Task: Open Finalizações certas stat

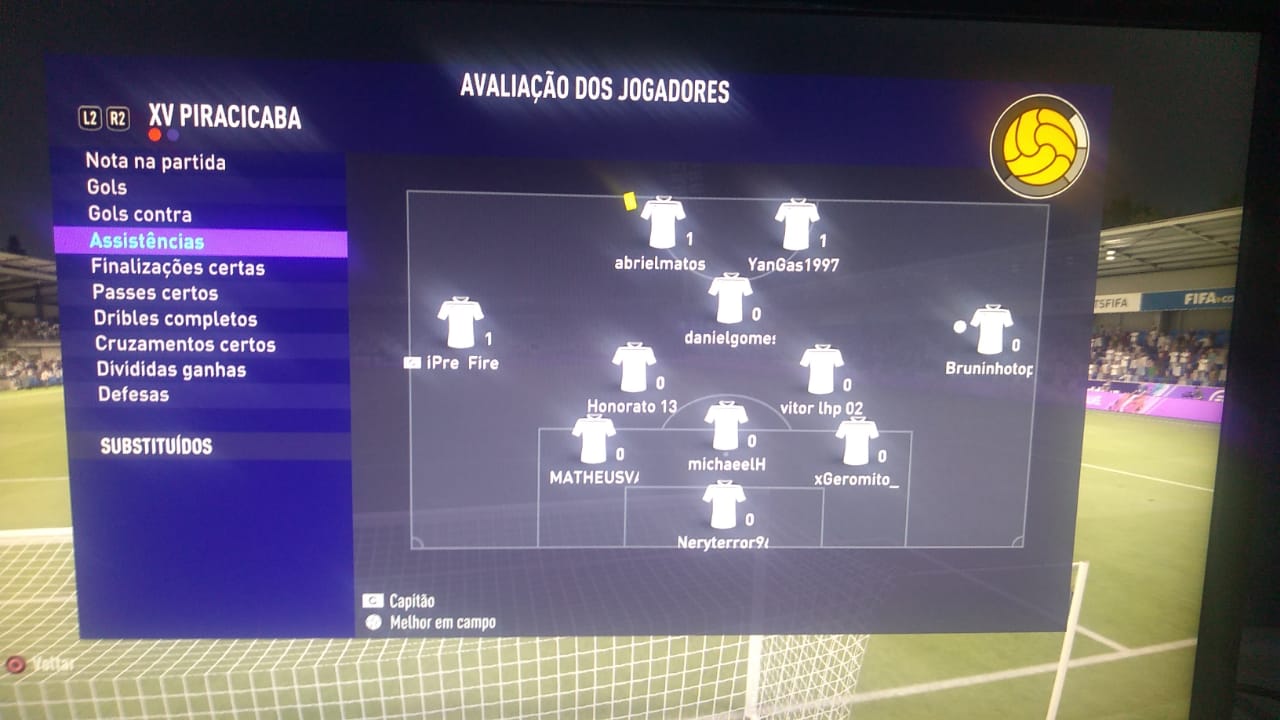Action: (178, 267)
